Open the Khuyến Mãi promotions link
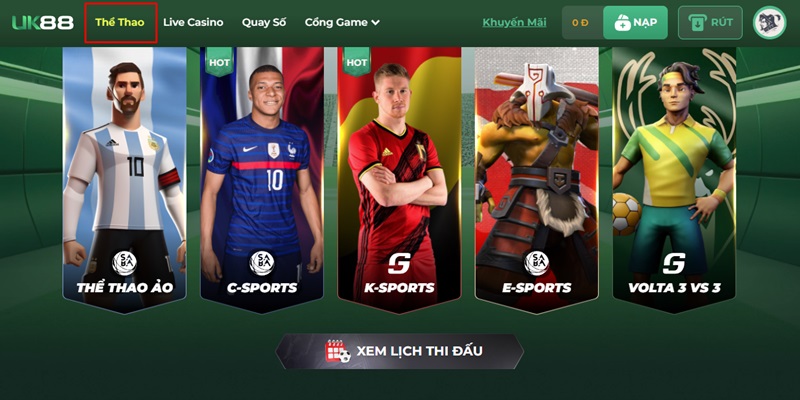The image size is (800, 400). point(514,22)
